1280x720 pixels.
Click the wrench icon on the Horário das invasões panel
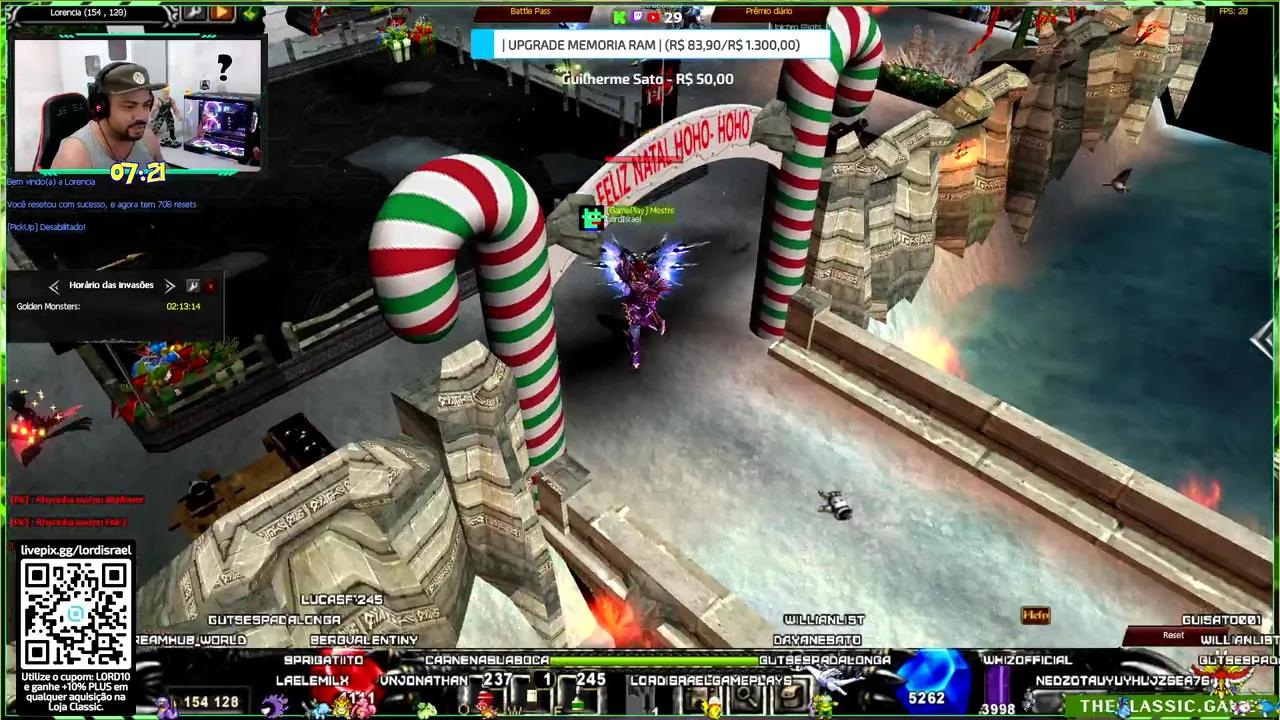click(x=193, y=286)
